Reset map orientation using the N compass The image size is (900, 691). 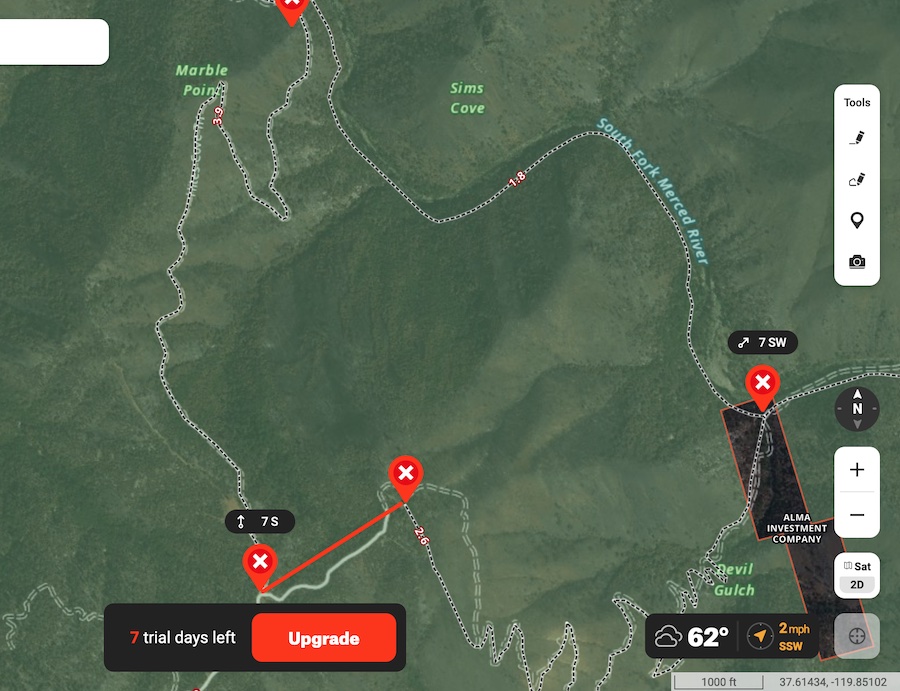click(x=857, y=408)
